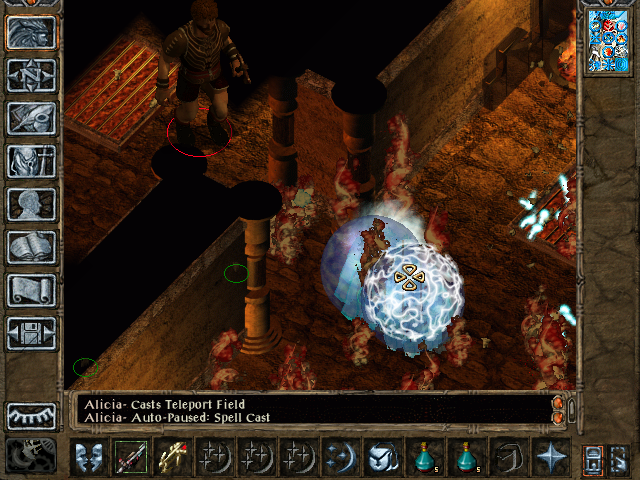Switch to the bow weapon slot
Screen dimensions: 640x480
tap(172, 457)
